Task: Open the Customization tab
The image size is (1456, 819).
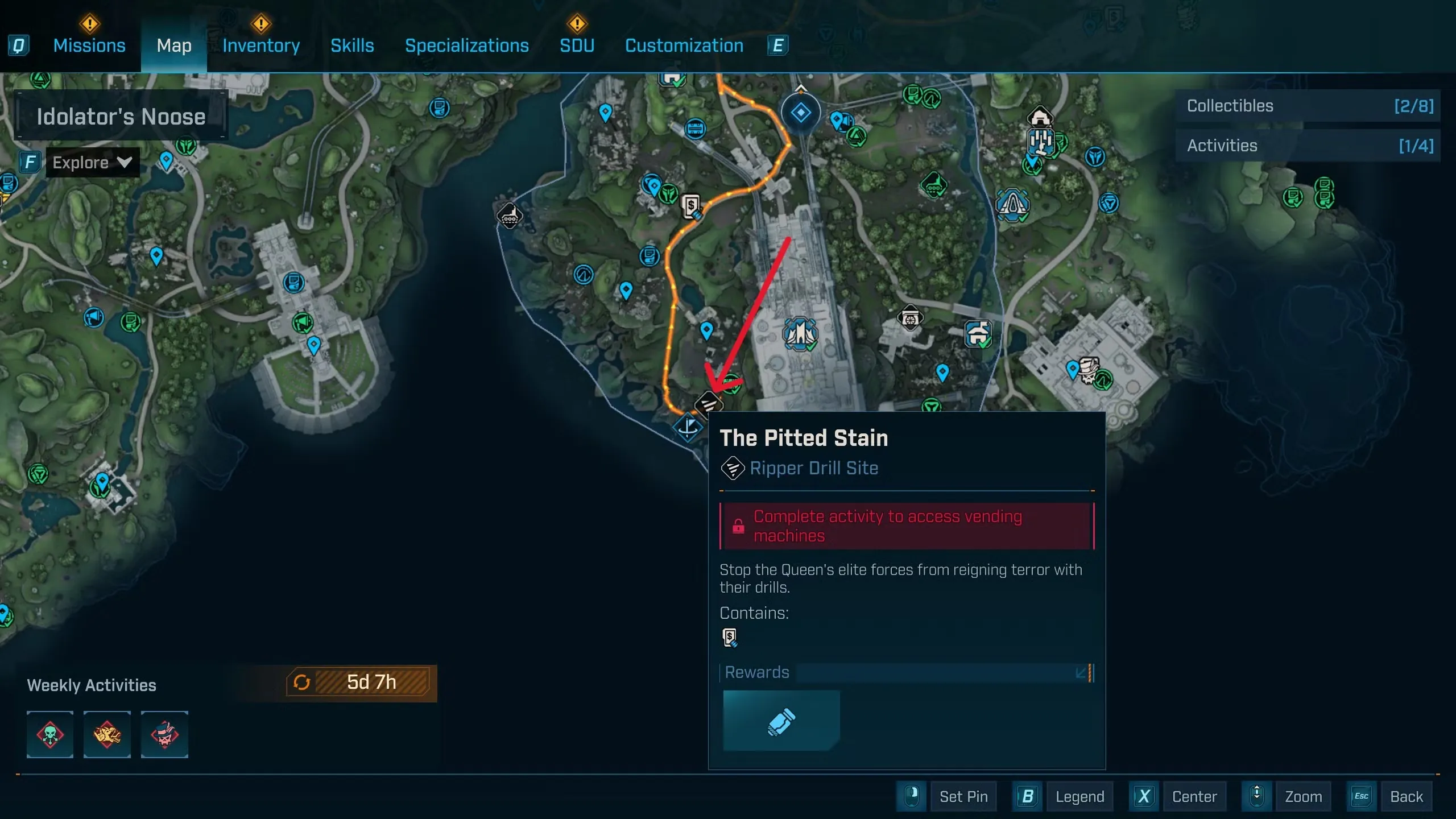Action: pyautogui.click(x=684, y=45)
